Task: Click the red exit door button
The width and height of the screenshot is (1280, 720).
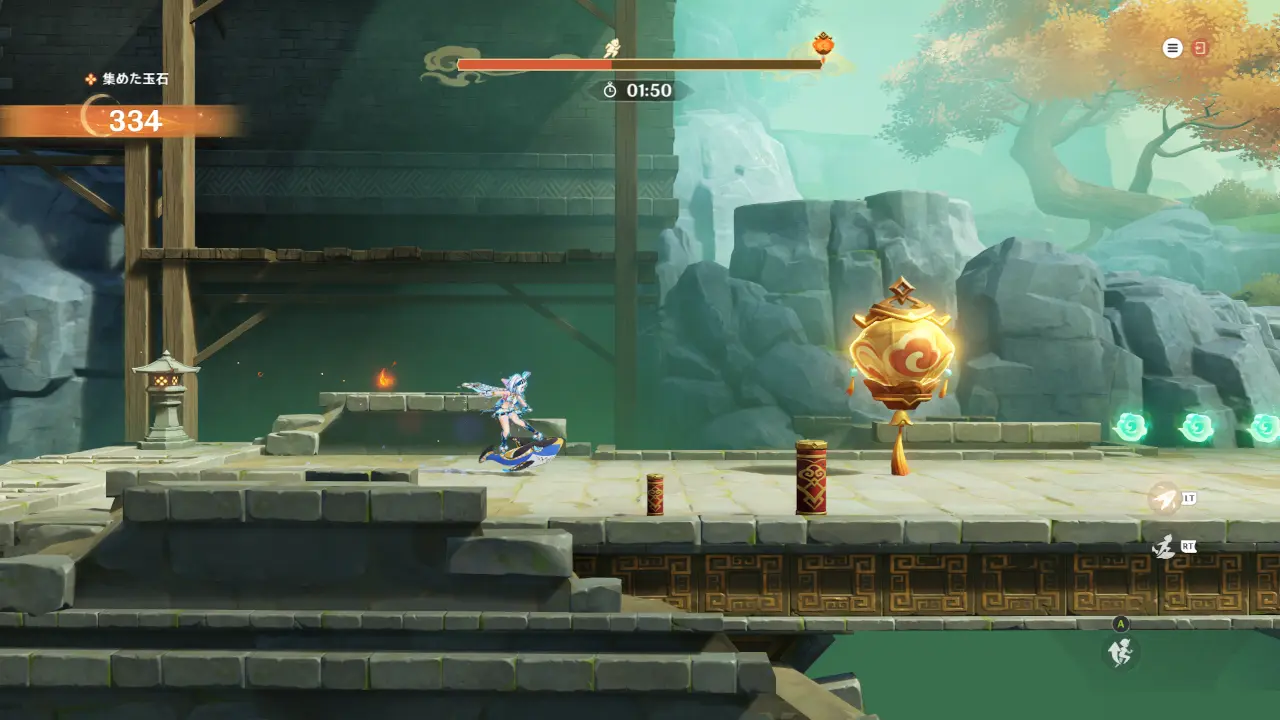Action: (x=1200, y=48)
